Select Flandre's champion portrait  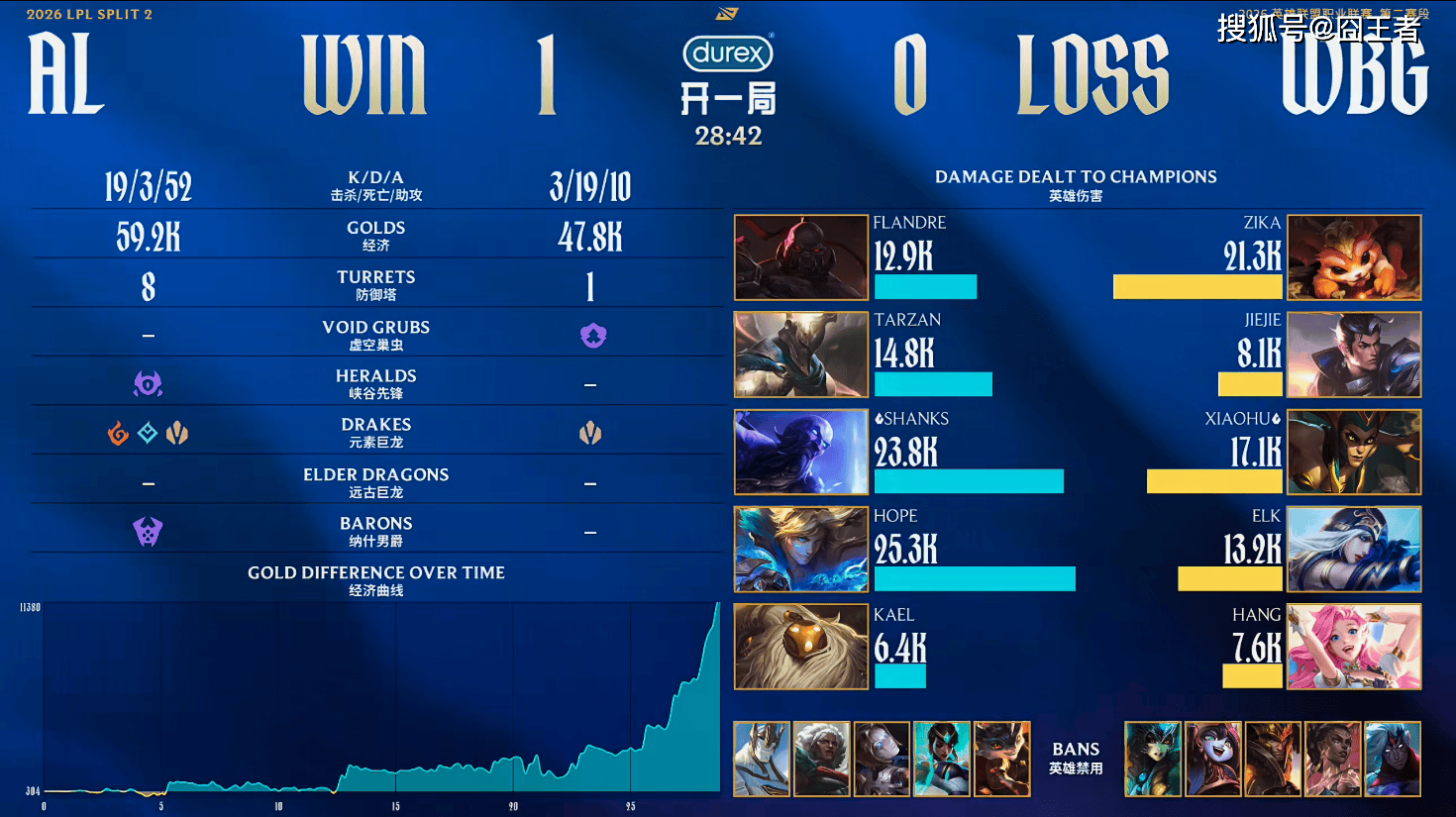pyautogui.click(x=800, y=257)
